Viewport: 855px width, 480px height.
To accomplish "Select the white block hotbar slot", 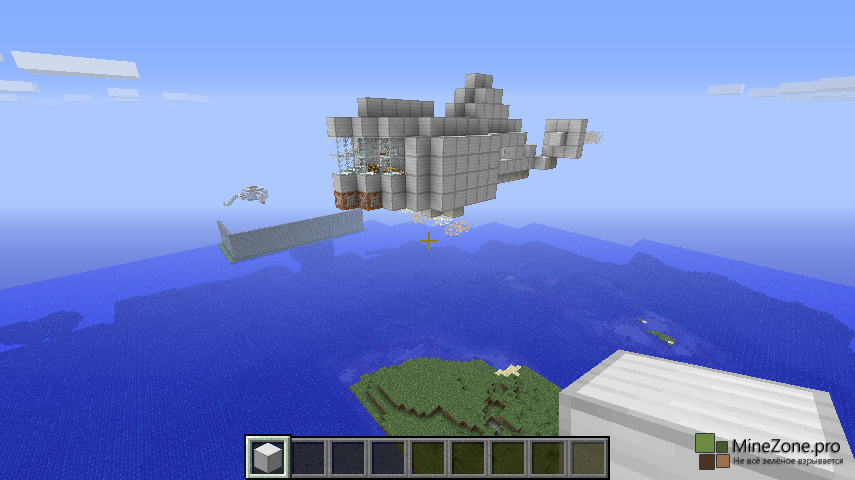I will 268,457.
